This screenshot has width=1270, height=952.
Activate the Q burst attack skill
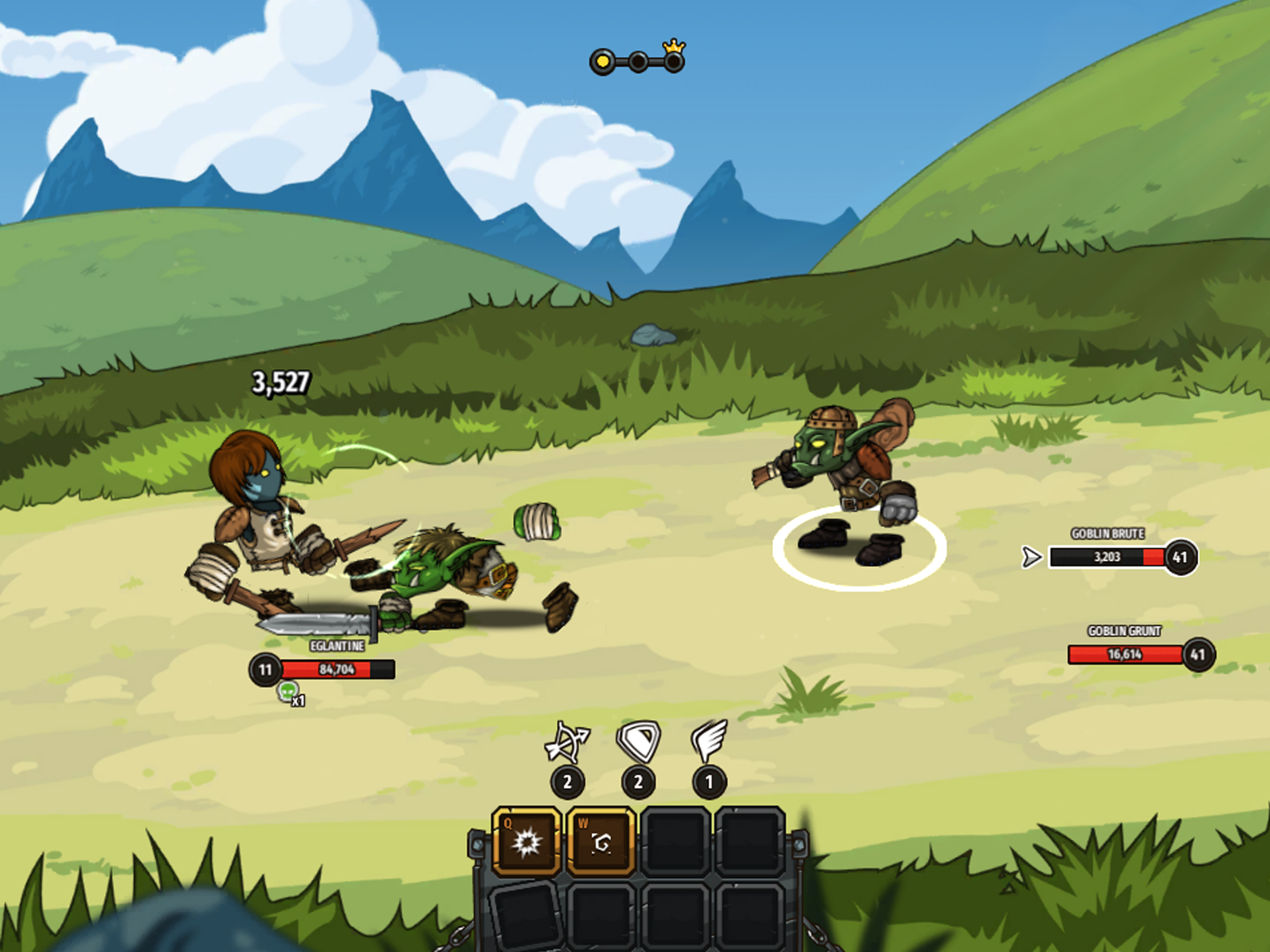click(x=526, y=842)
